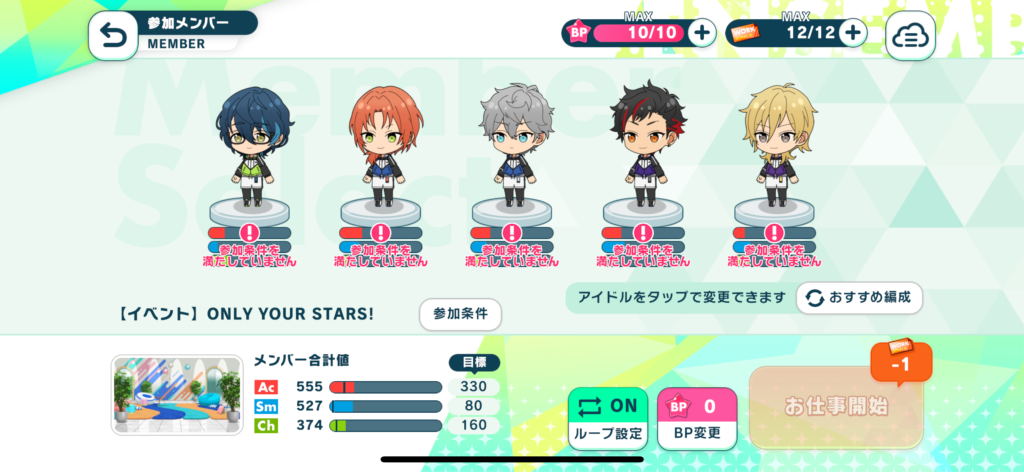The image size is (1024, 472).
Task: Go back using the return arrow button
Action: [112, 36]
